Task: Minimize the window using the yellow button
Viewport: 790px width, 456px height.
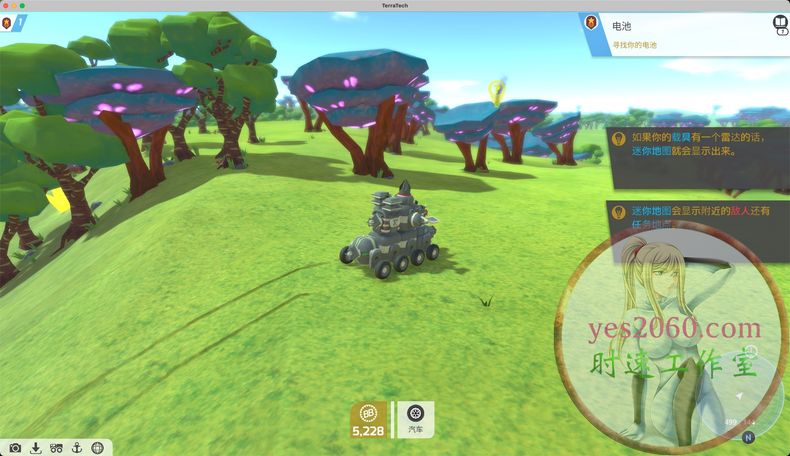Action: click(x=14, y=5)
